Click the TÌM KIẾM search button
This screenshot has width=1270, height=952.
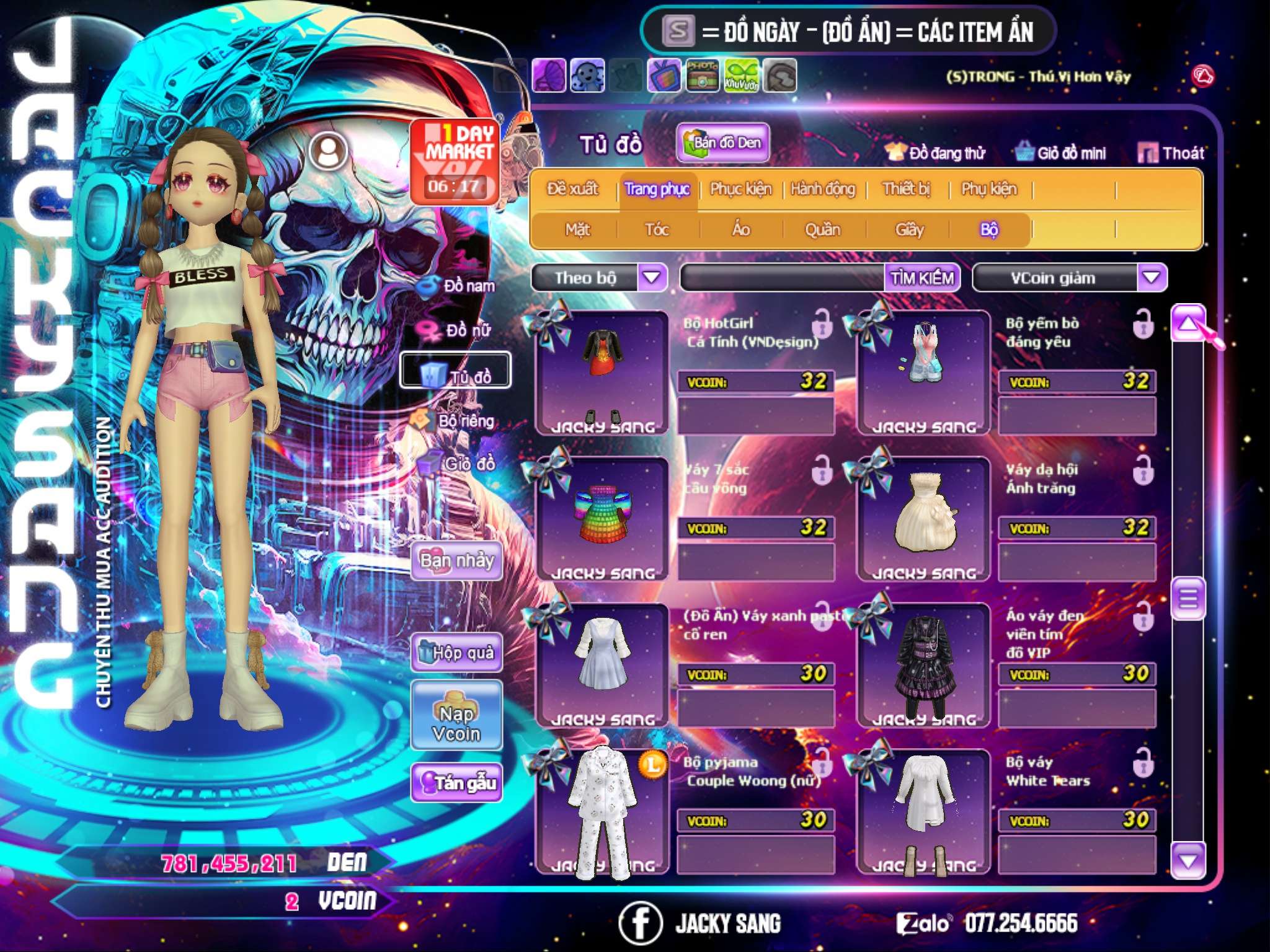coord(922,278)
